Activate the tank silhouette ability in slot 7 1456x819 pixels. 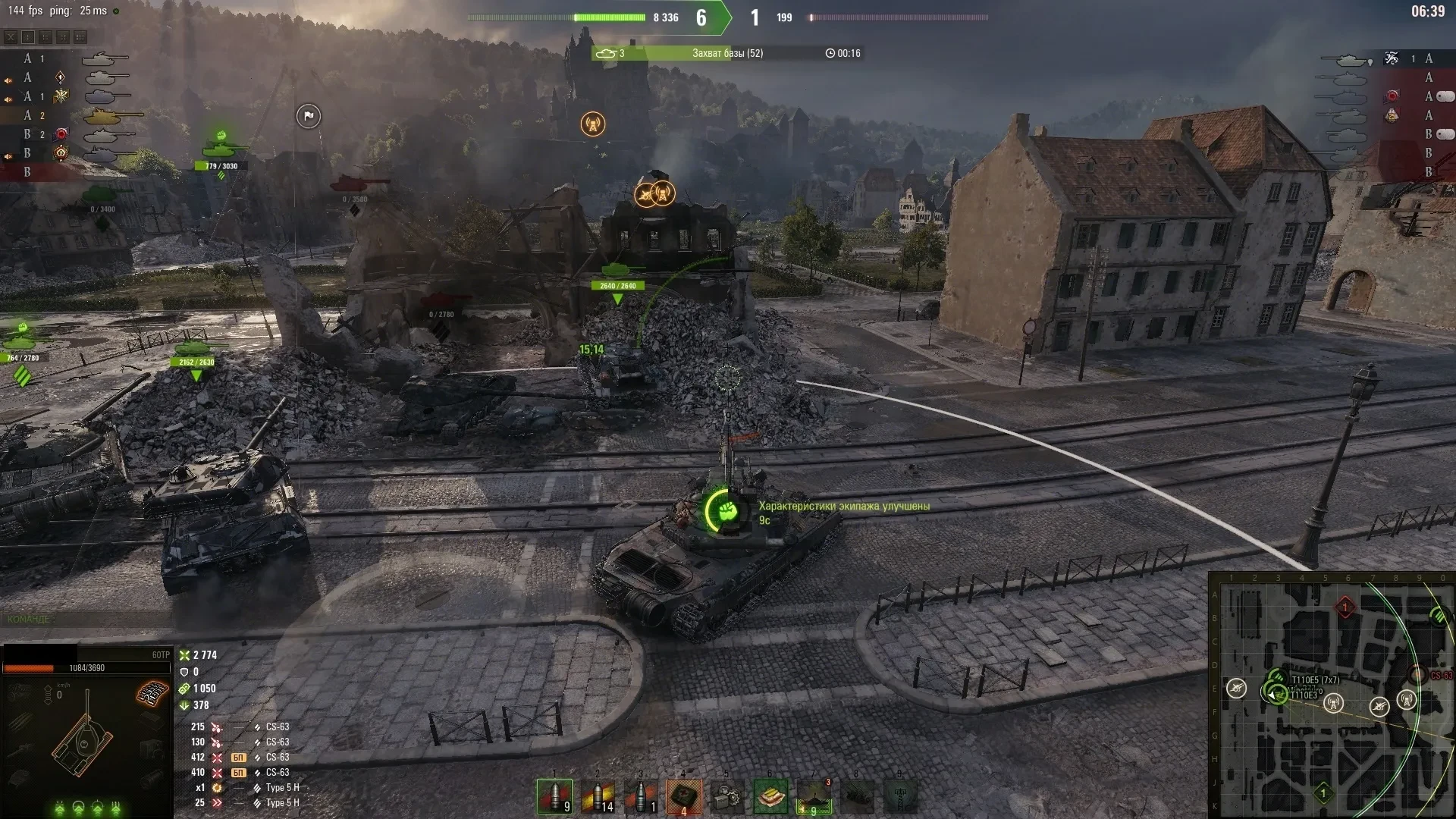814,796
